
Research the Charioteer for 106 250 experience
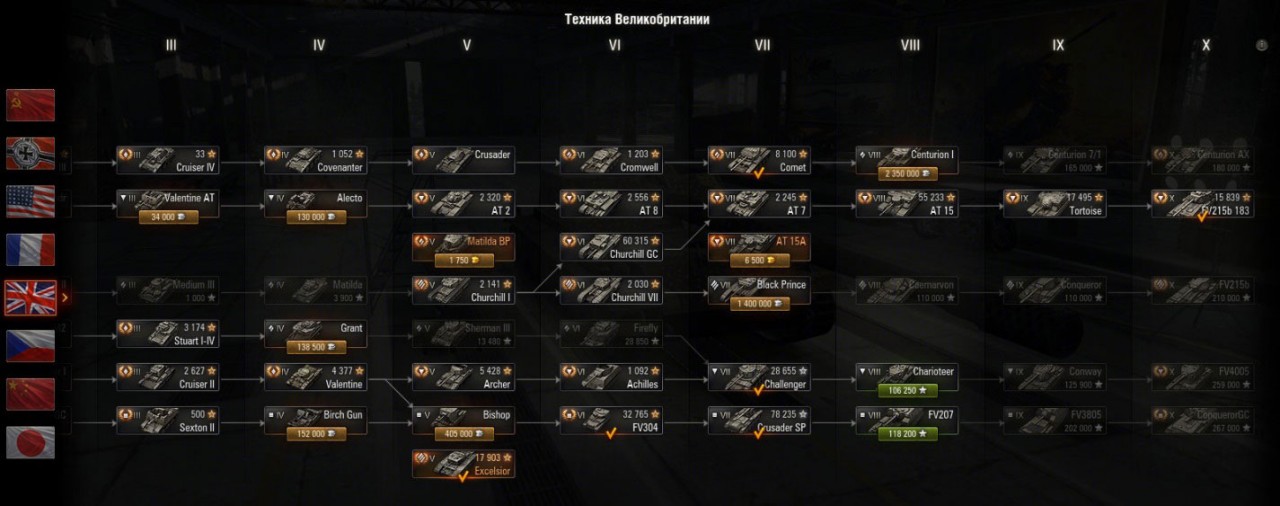(908, 391)
